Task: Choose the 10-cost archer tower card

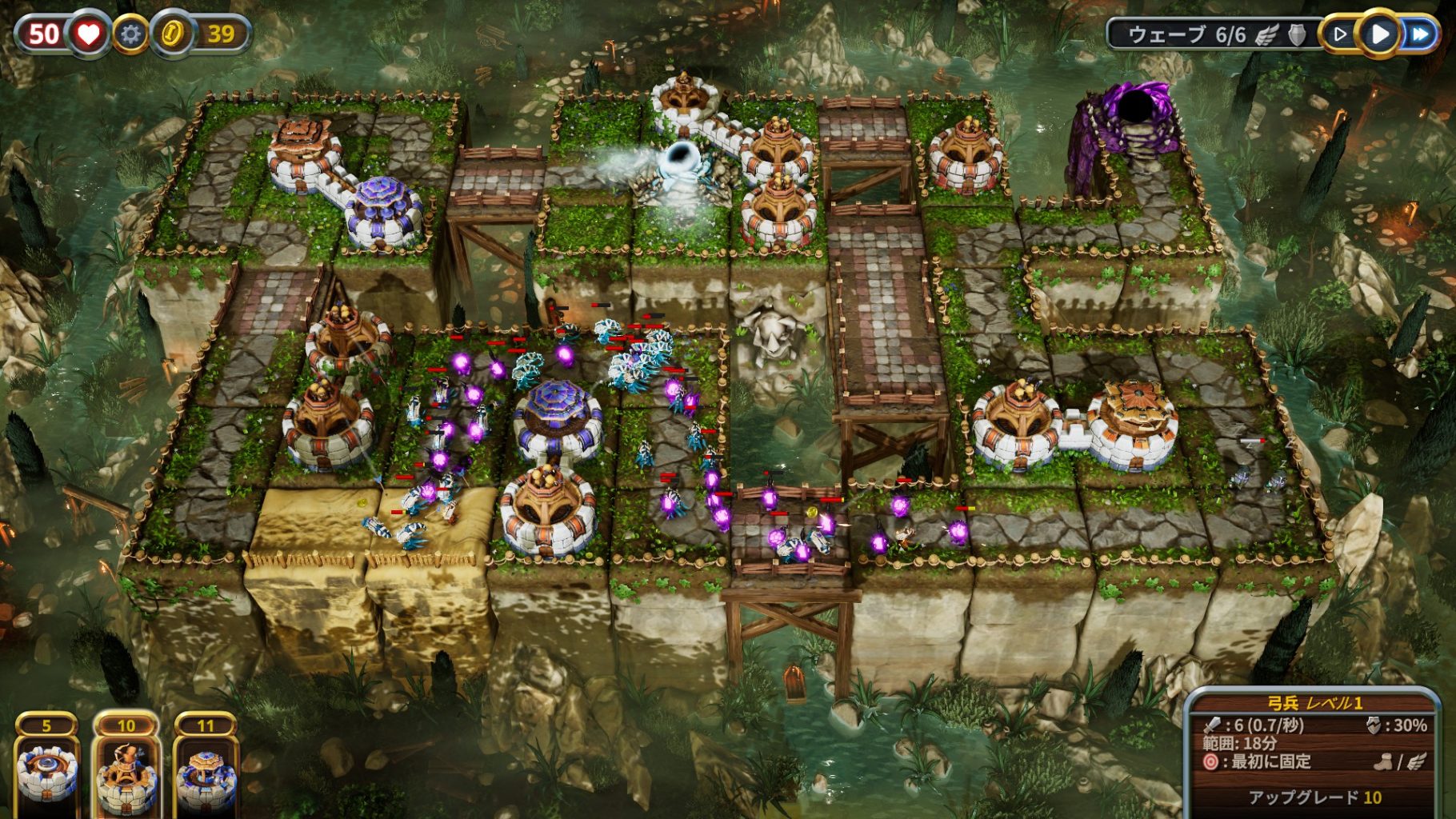Action: coord(126,769)
